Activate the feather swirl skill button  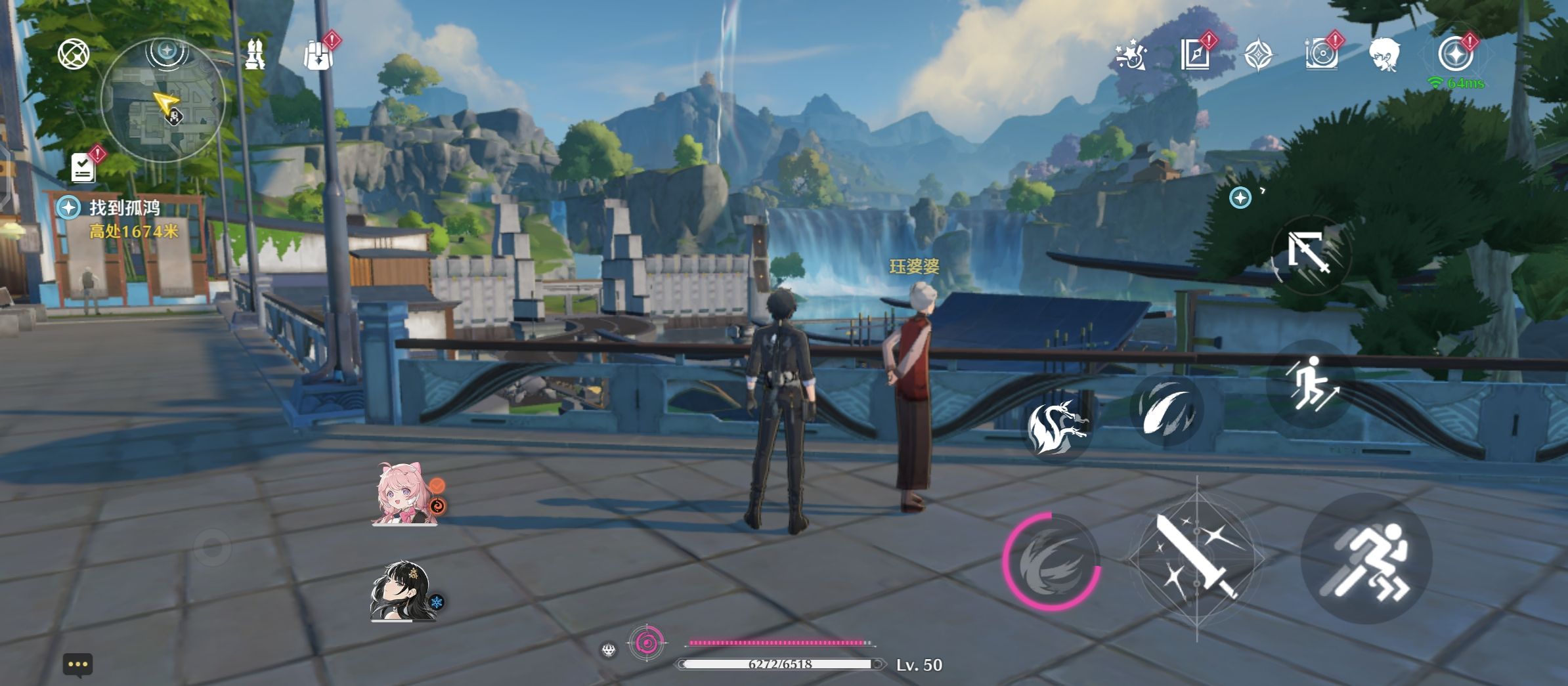pos(1167,410)
